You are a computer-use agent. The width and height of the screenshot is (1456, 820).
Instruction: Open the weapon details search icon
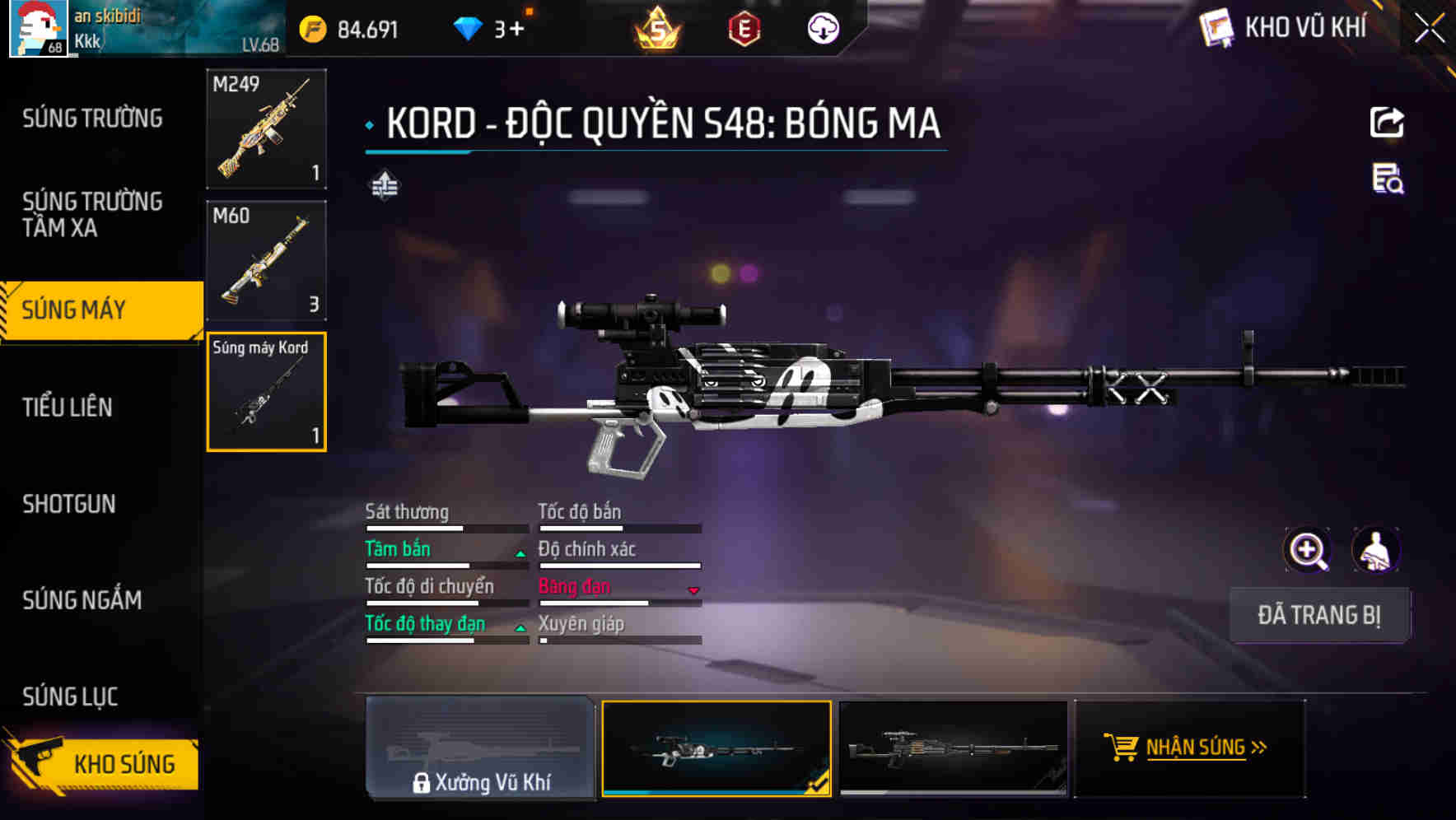coord(1388,179)
